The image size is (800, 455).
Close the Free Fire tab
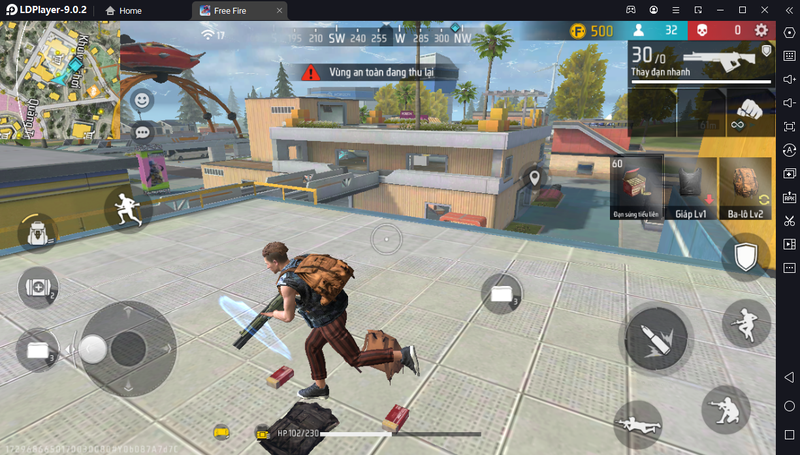278,10
